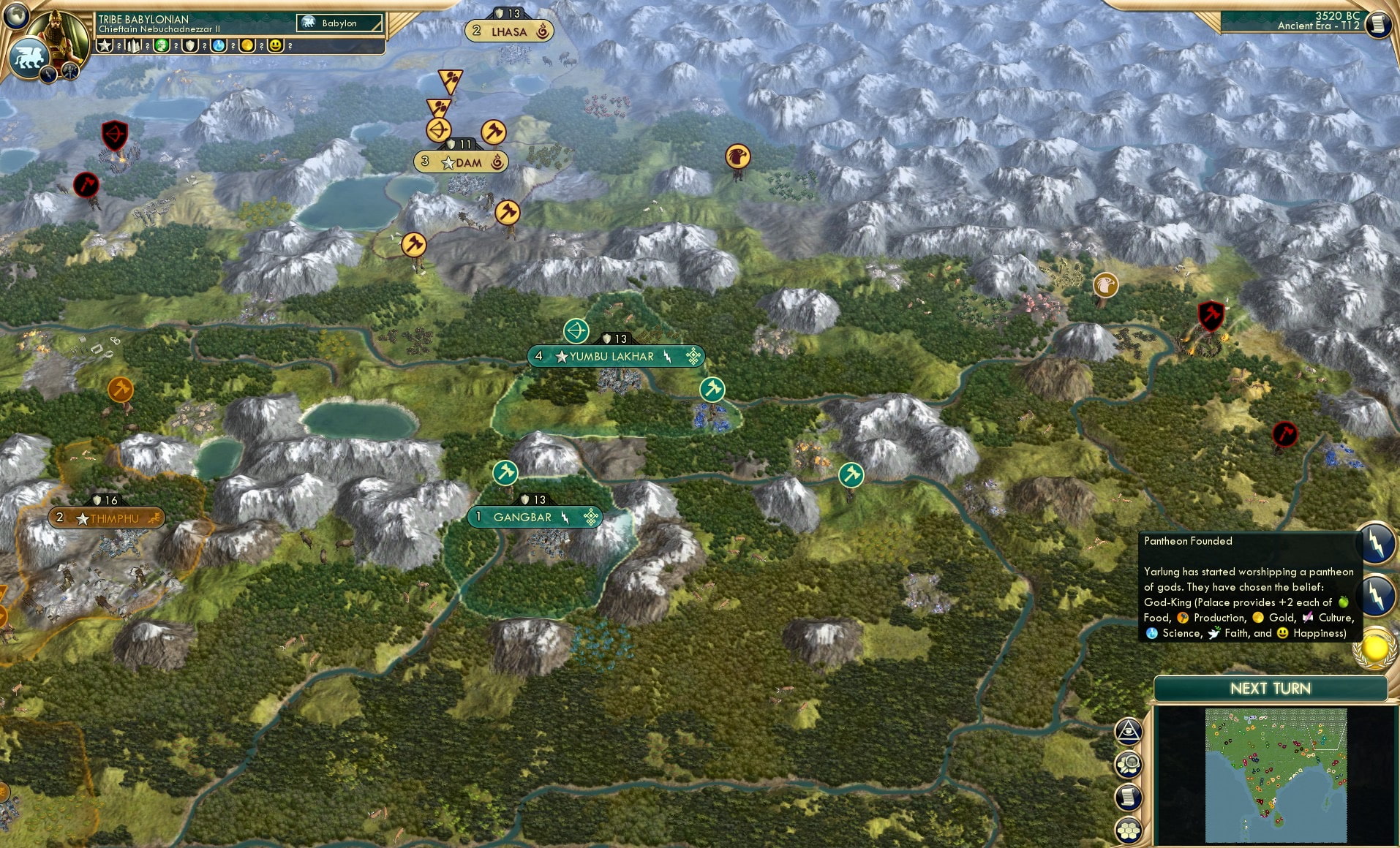Click the globe icon above the leader portrait

[16, 15]
